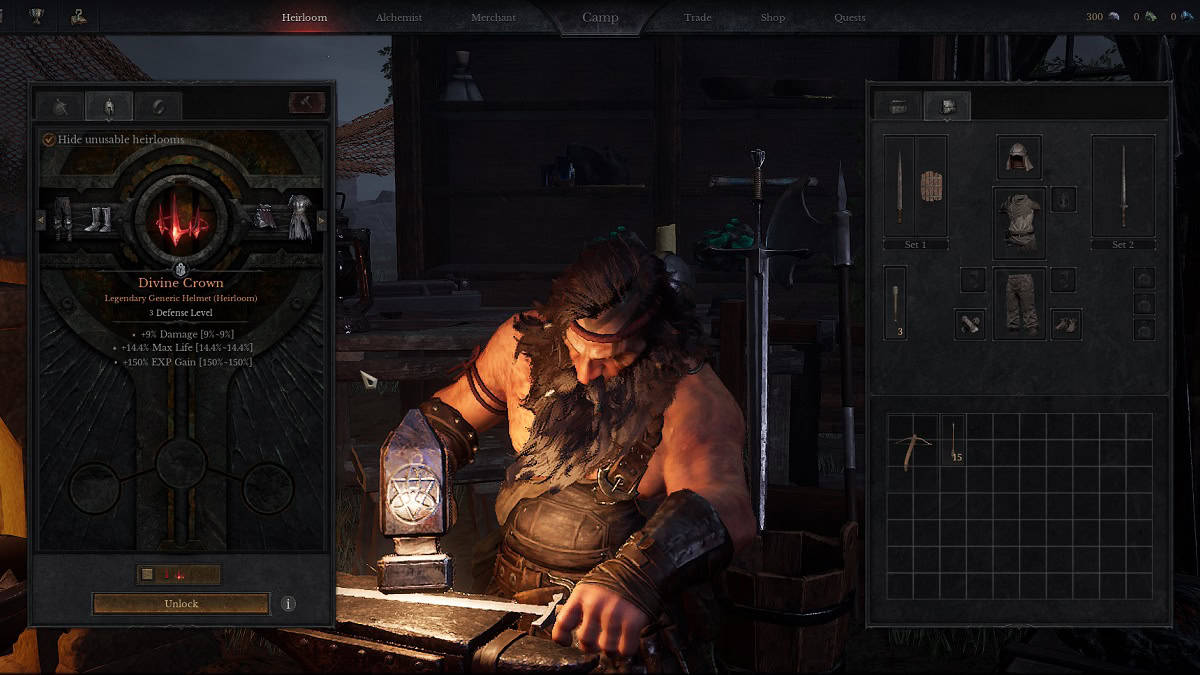Viewport: 1200px width, 675px height.
Task: Visit the Shop tab
Action: pyautogui.click(x=772, y=18)
